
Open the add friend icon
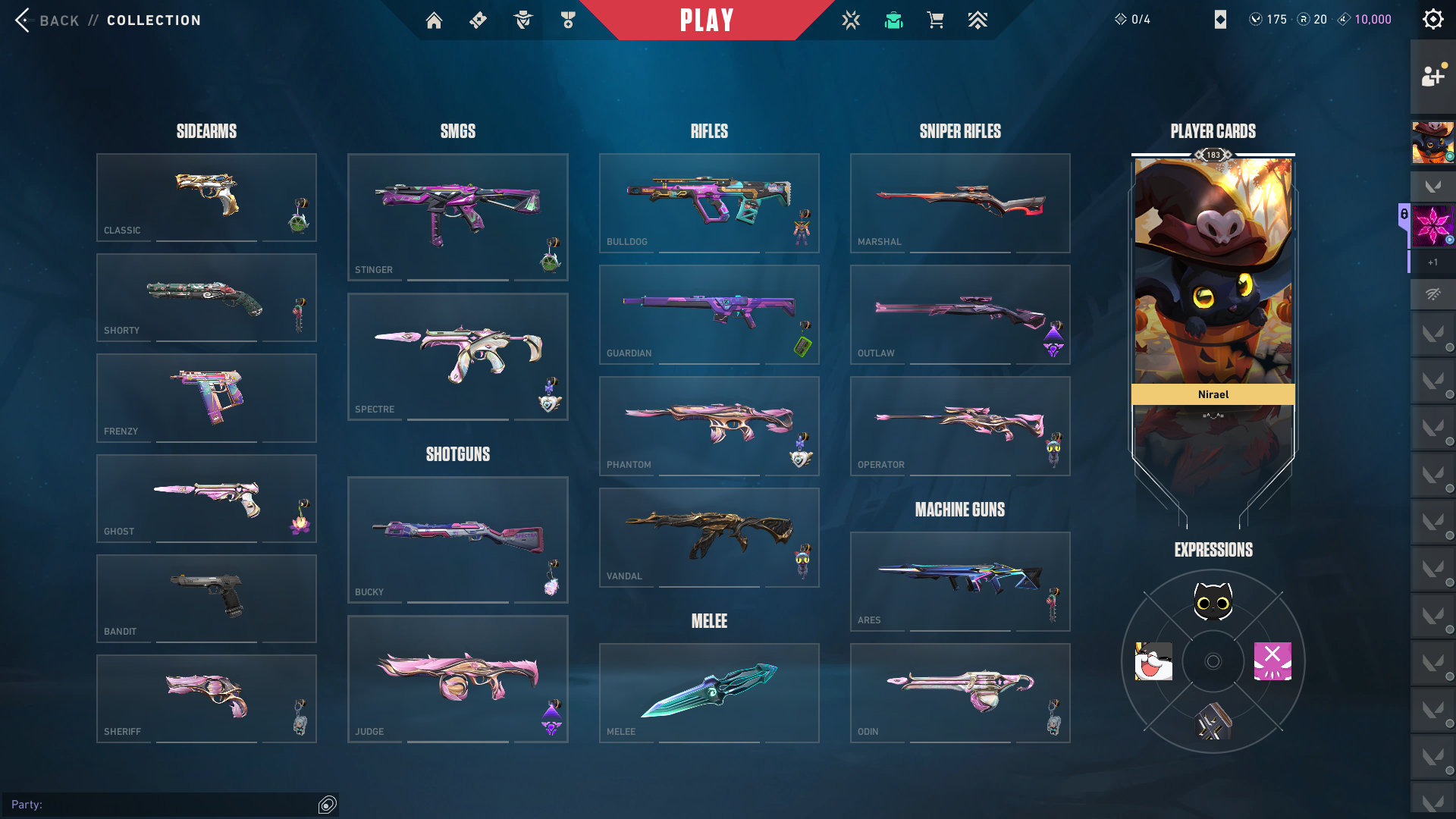[x=1432, y=76]
